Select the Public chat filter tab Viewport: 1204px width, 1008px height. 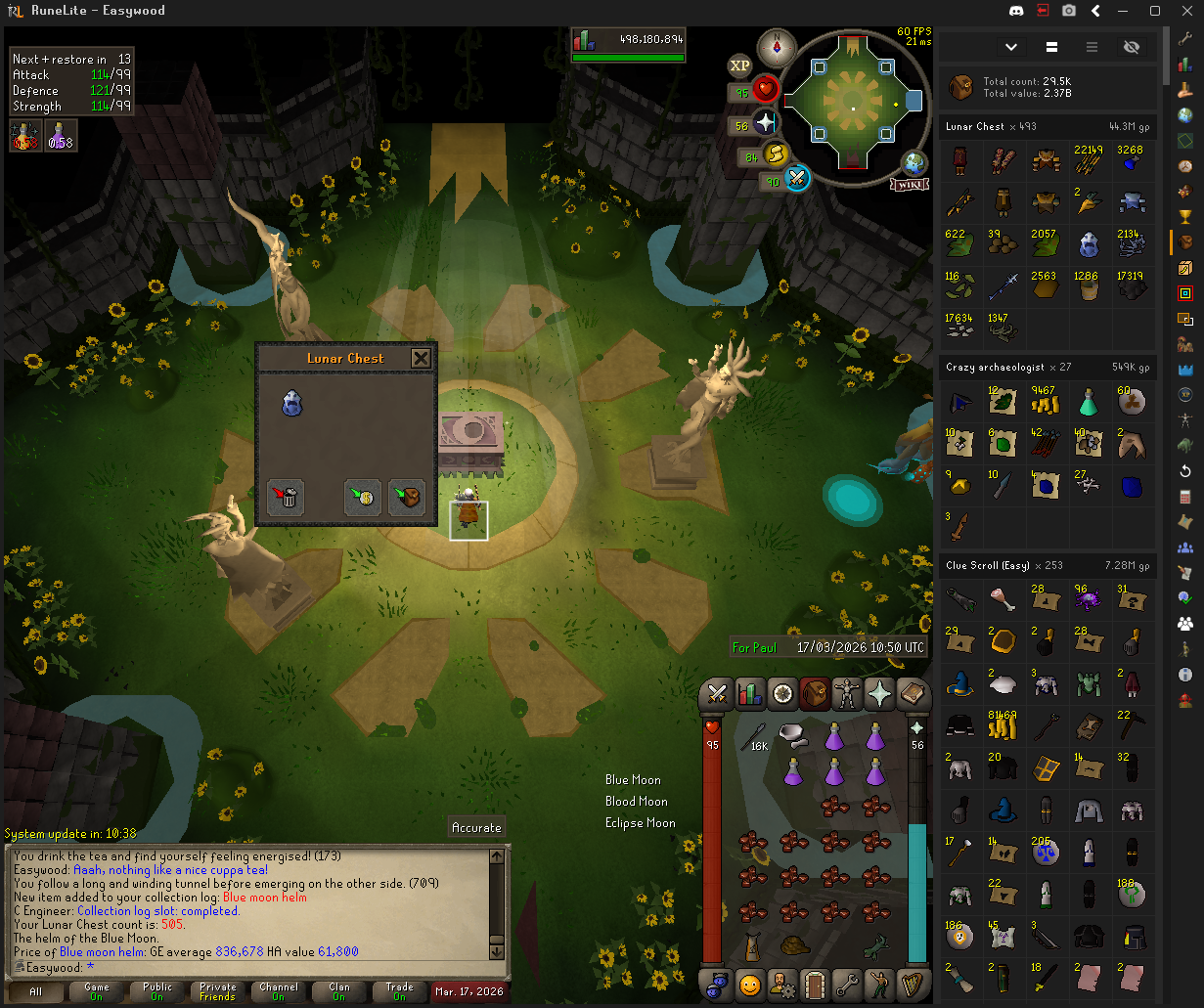pos(156,991)
